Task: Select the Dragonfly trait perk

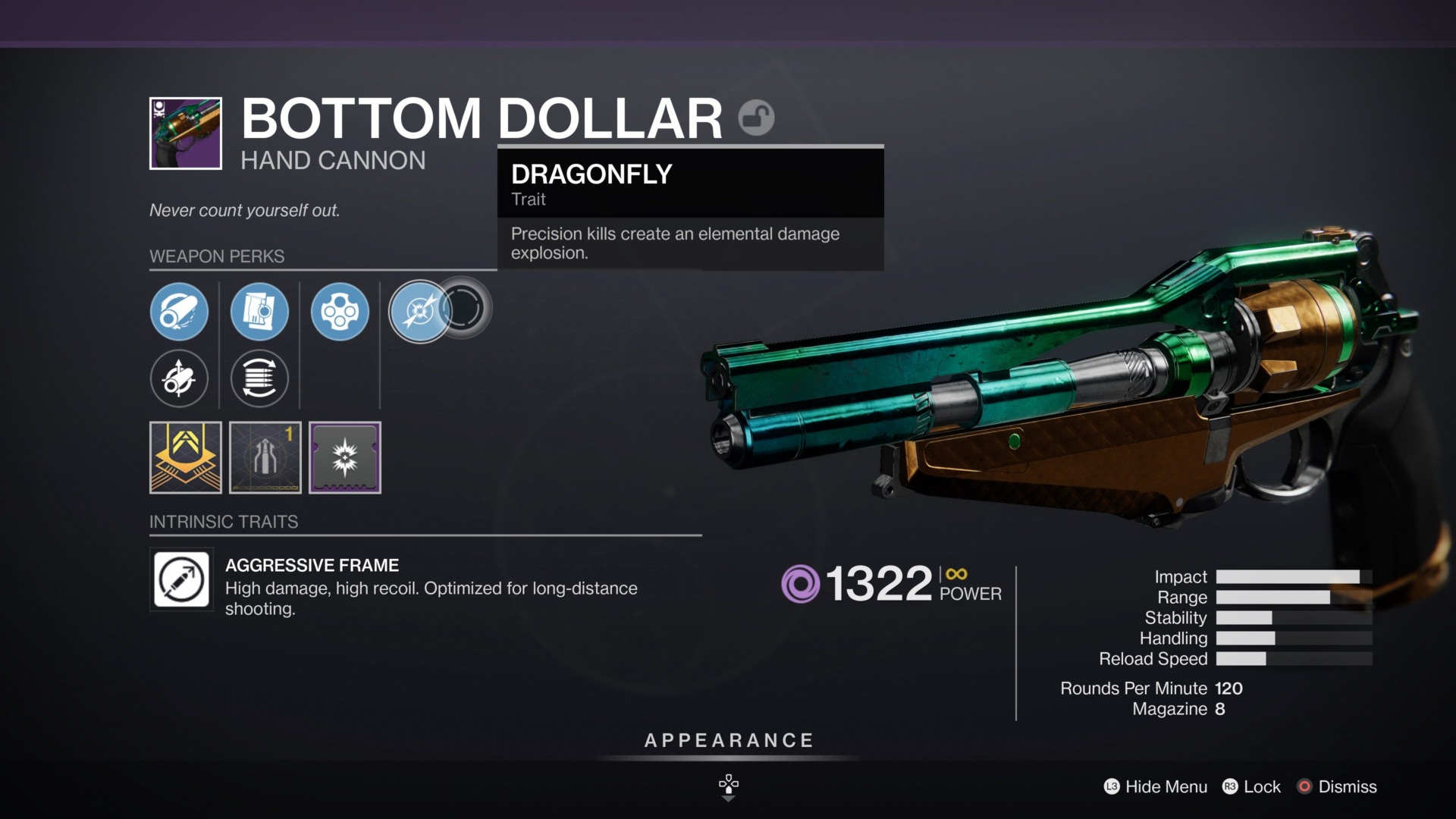Action: click(x=420, y=311)
